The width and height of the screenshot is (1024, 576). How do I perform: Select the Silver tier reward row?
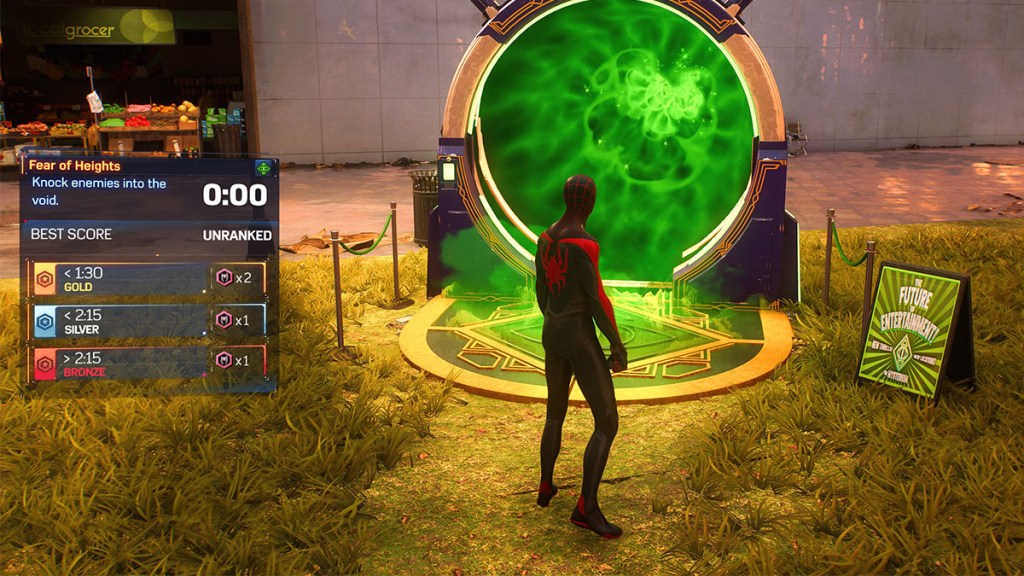(x=148, y=321)
